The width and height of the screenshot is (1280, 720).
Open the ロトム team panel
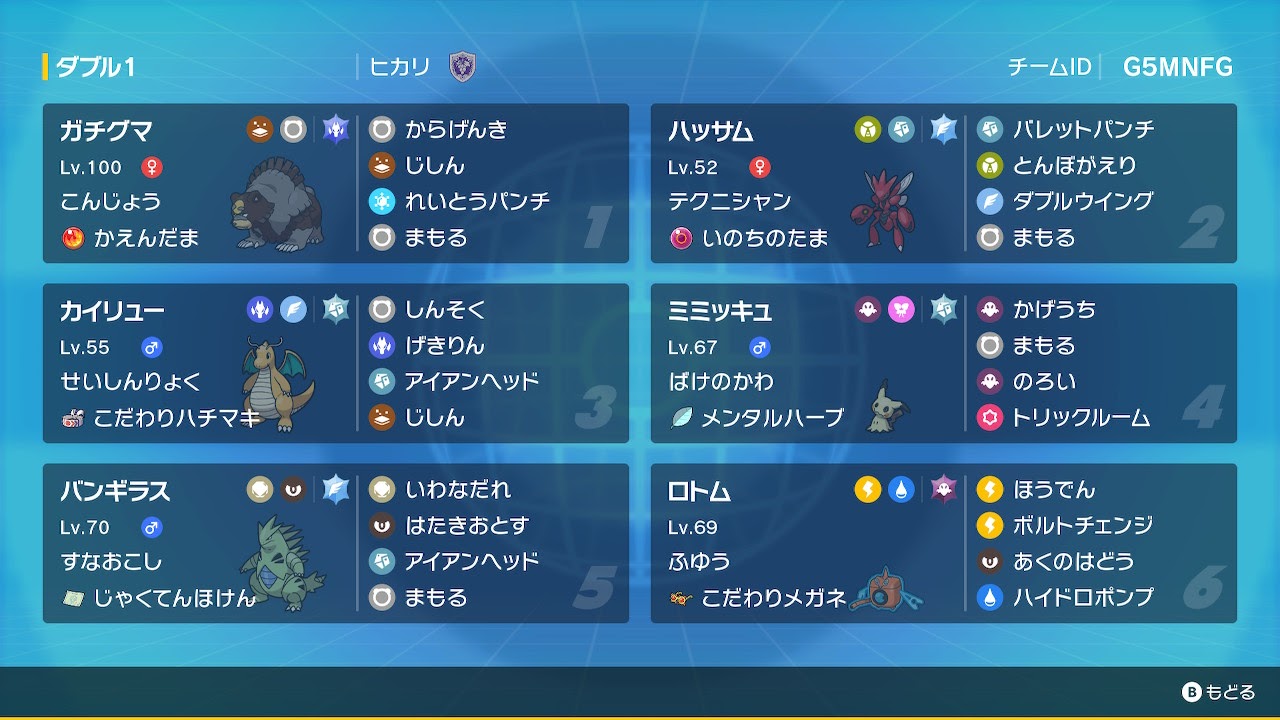click(943, 543)
